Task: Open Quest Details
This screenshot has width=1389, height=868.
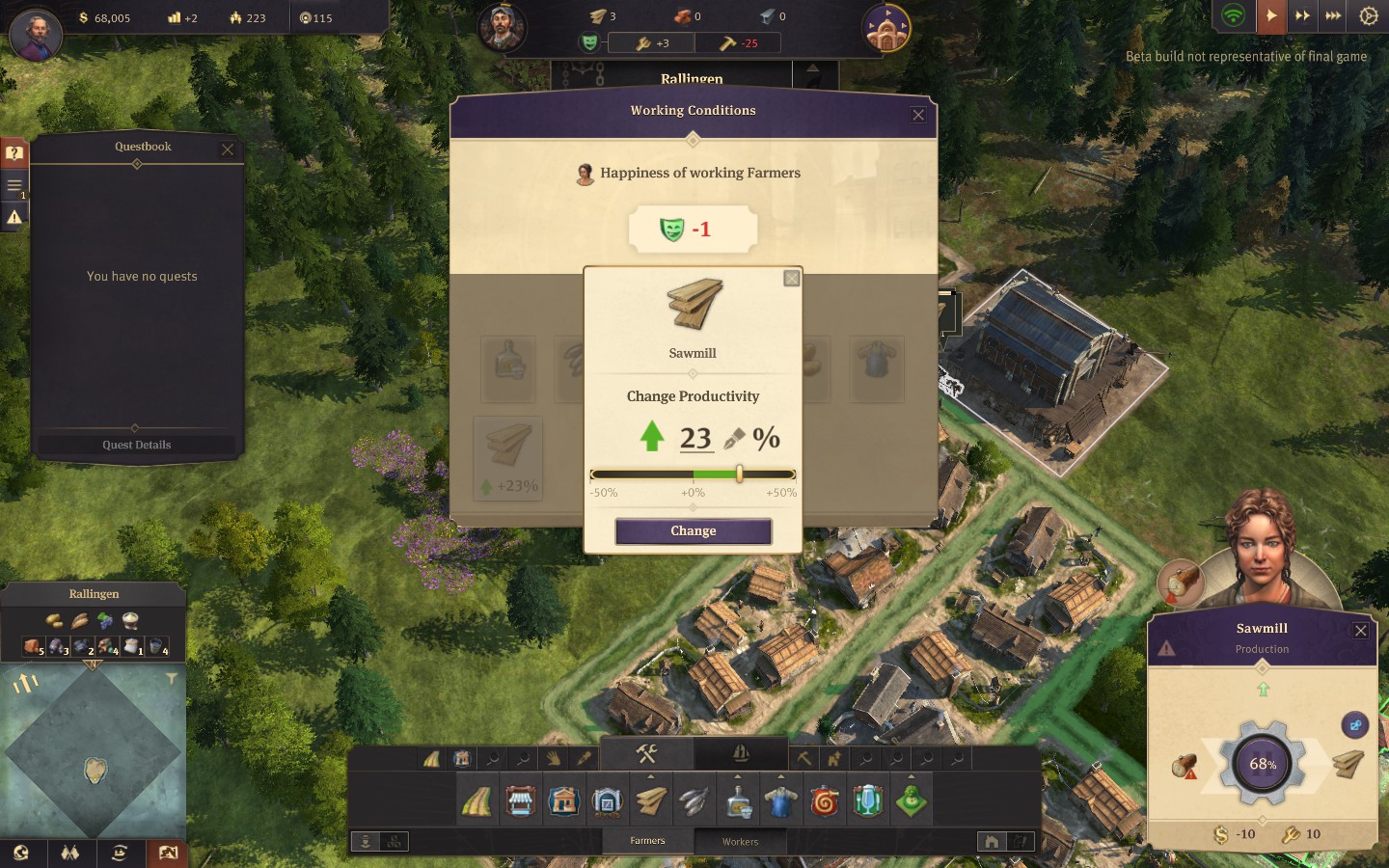Action: 136,445
